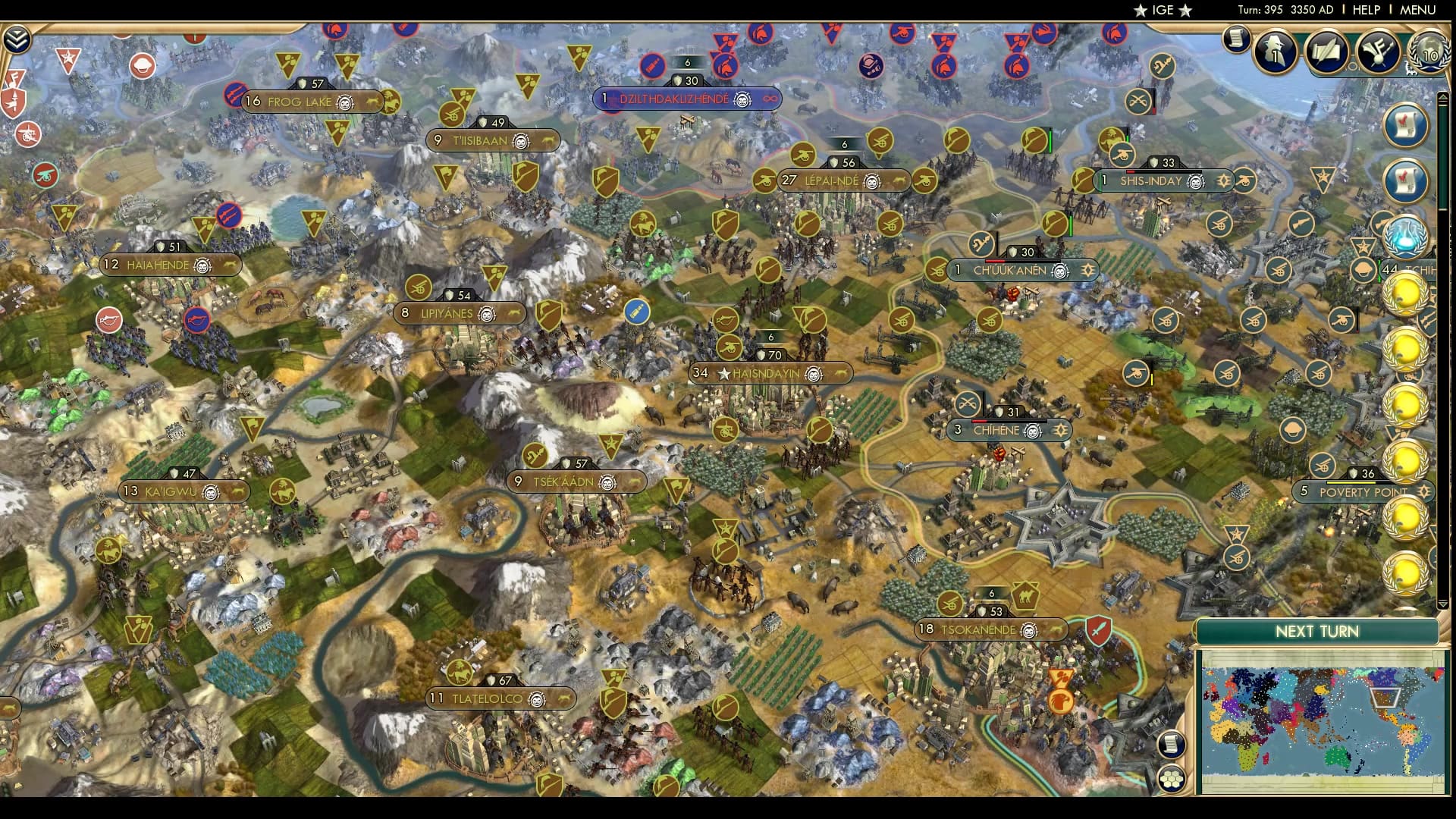The width and height of the screenshot is (1456, 819).
Task: Toggle the honeycomb hex icon below the minimap
Action: pyautogui.click(x=1172, y=777)
